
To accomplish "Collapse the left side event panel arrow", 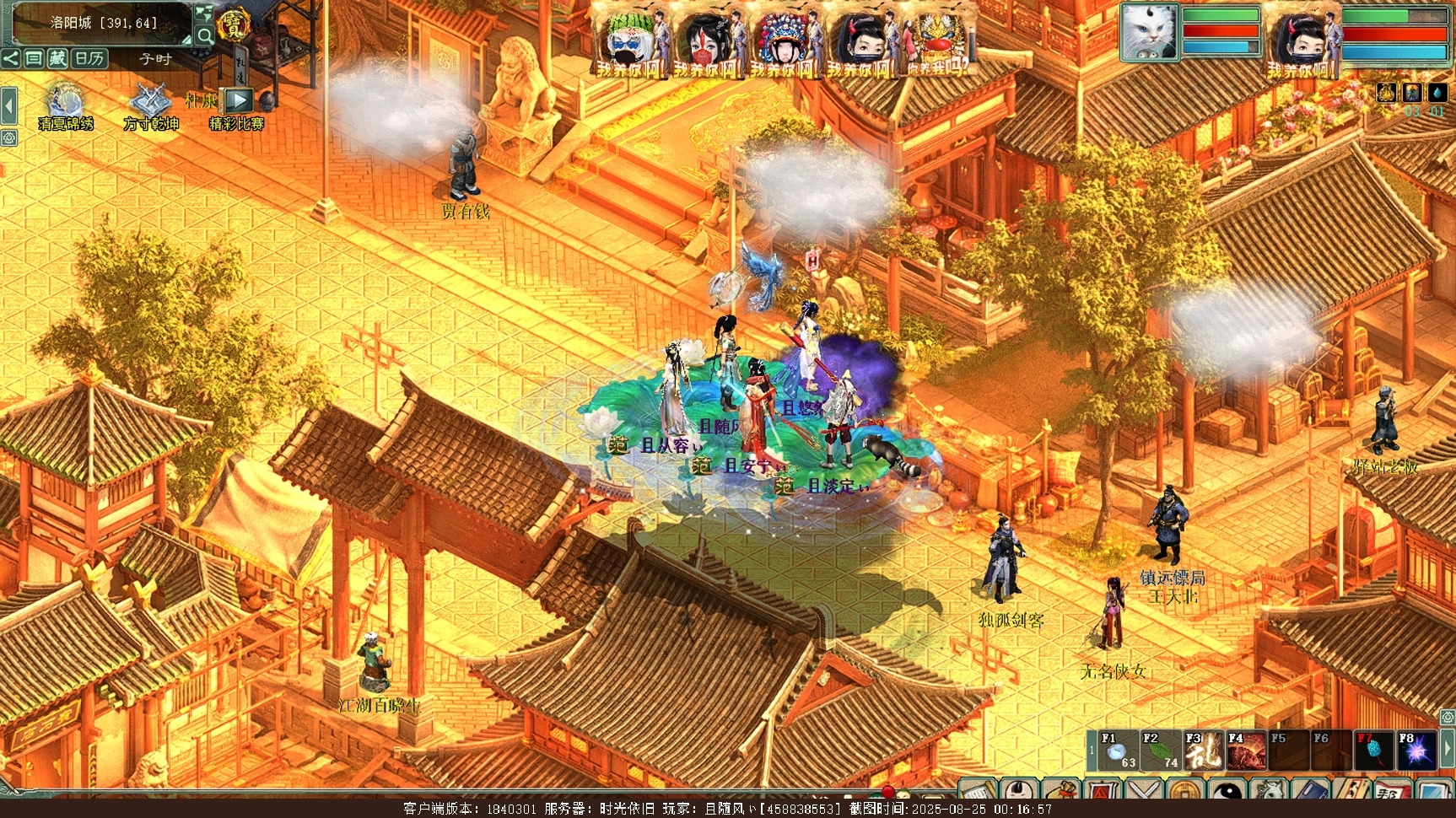I will 8,107.
